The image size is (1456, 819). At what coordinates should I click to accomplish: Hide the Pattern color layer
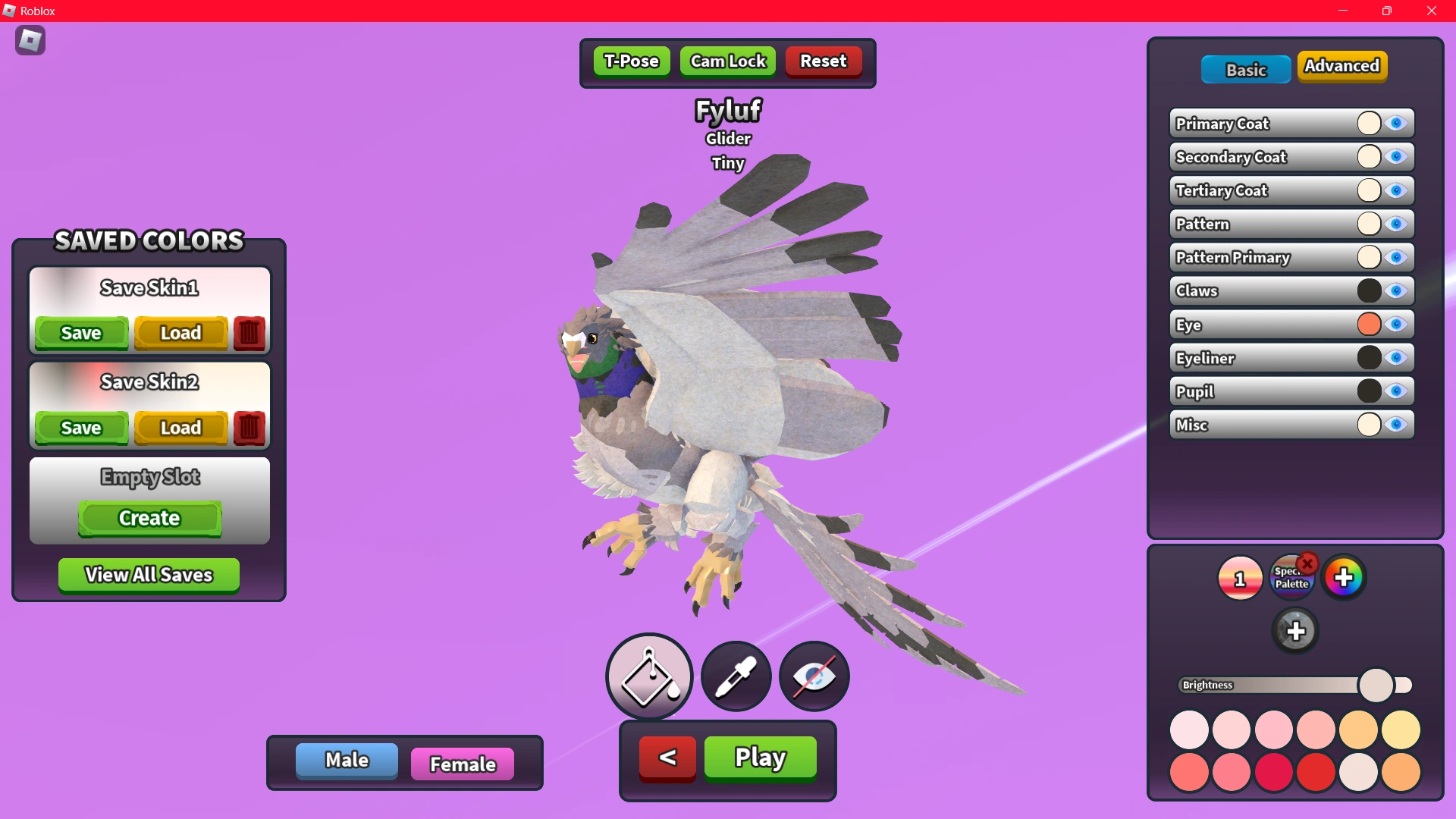(1398, 224)
